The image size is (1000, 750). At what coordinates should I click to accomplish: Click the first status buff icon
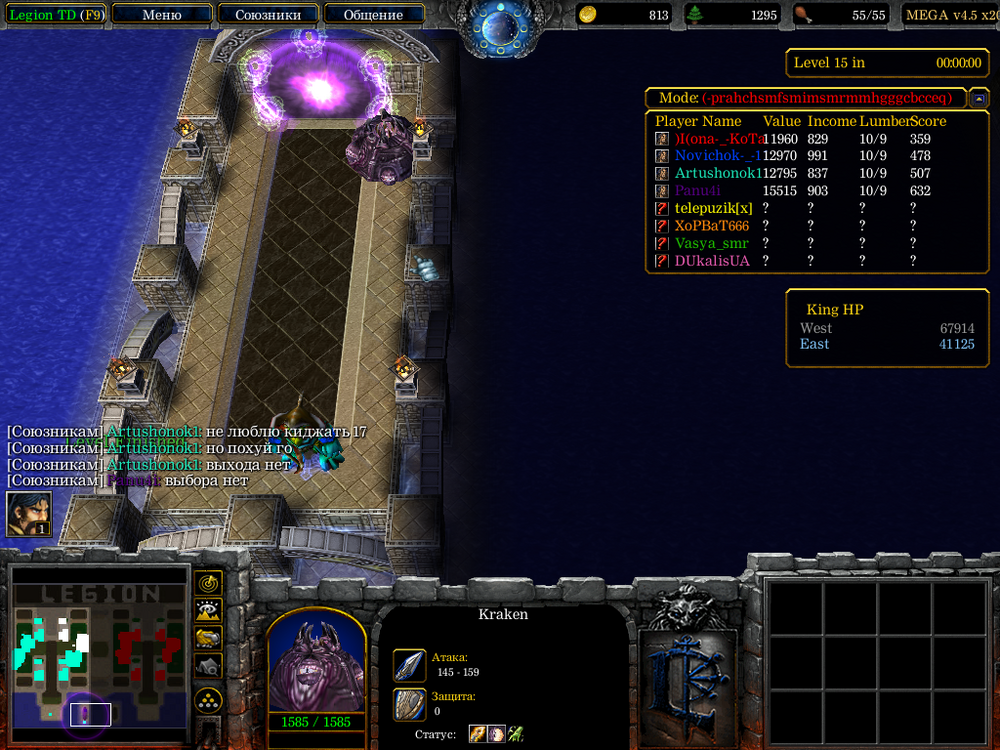(x=478, y=735)
